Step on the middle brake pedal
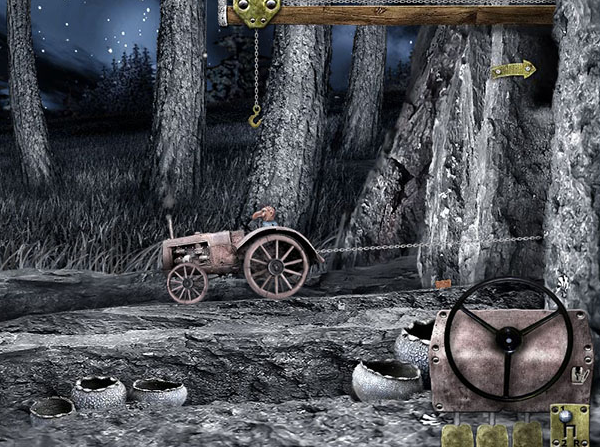This screenshot has height=447, width=600. point(492,436)
